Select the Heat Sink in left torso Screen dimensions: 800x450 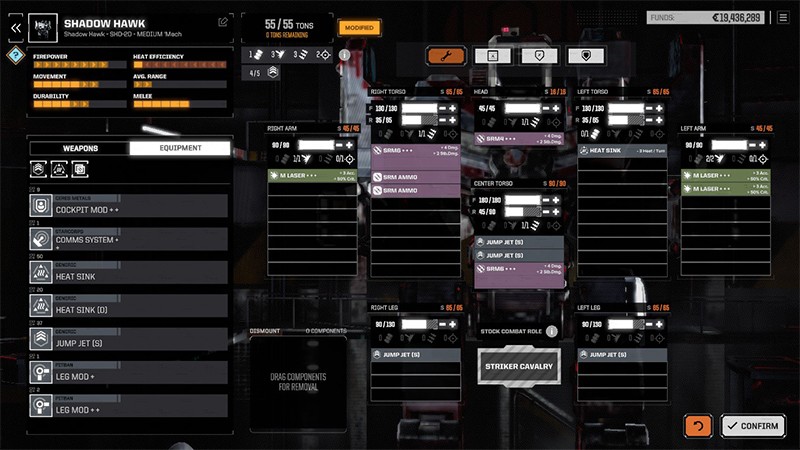point(620,150)
